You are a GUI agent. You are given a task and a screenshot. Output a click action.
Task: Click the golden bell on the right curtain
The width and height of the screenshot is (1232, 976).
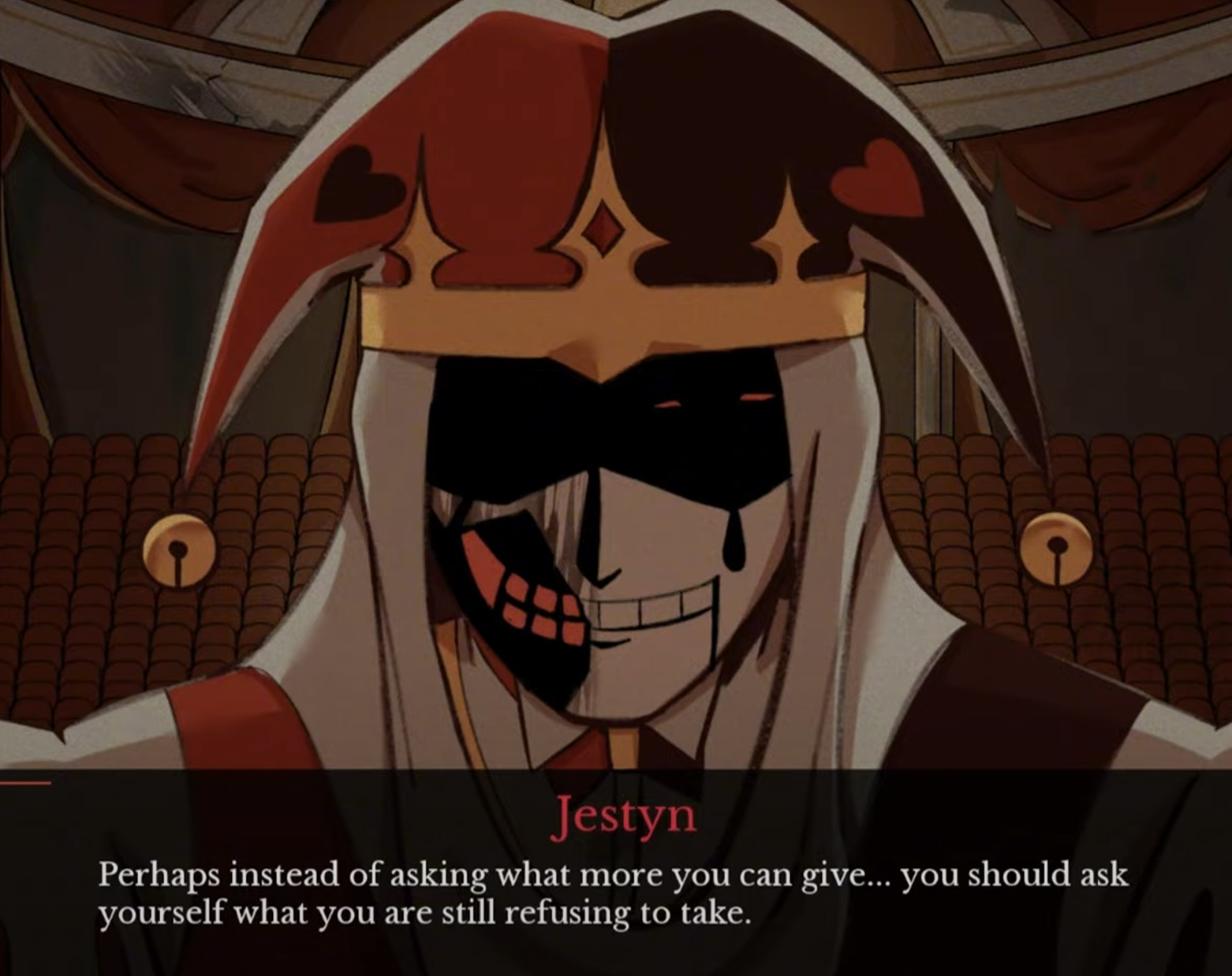[x=1053, y=544]
